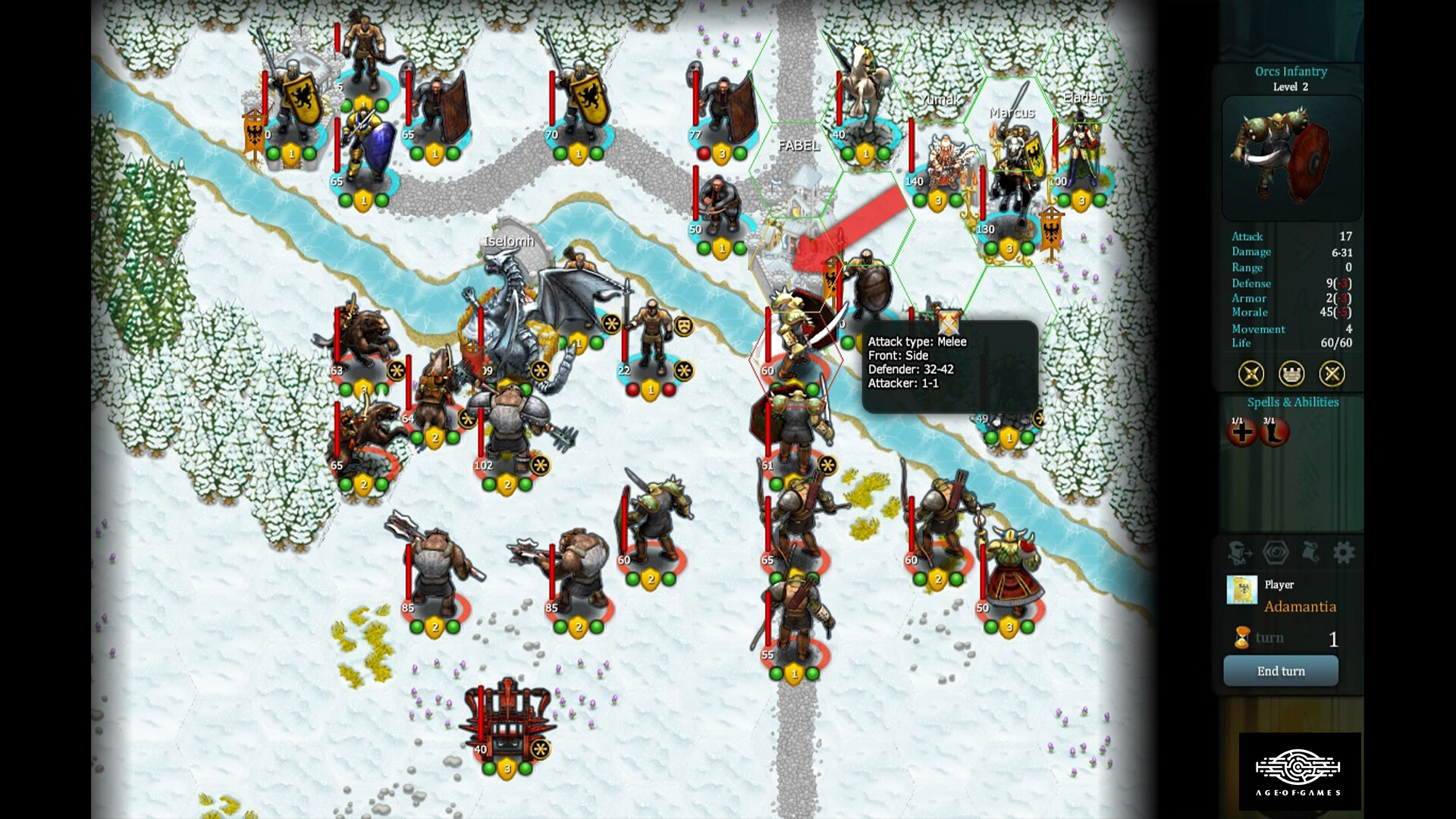1456x819 pixels.
Task: Click the mounted knight retreat icon
Action: point(1238,552)
